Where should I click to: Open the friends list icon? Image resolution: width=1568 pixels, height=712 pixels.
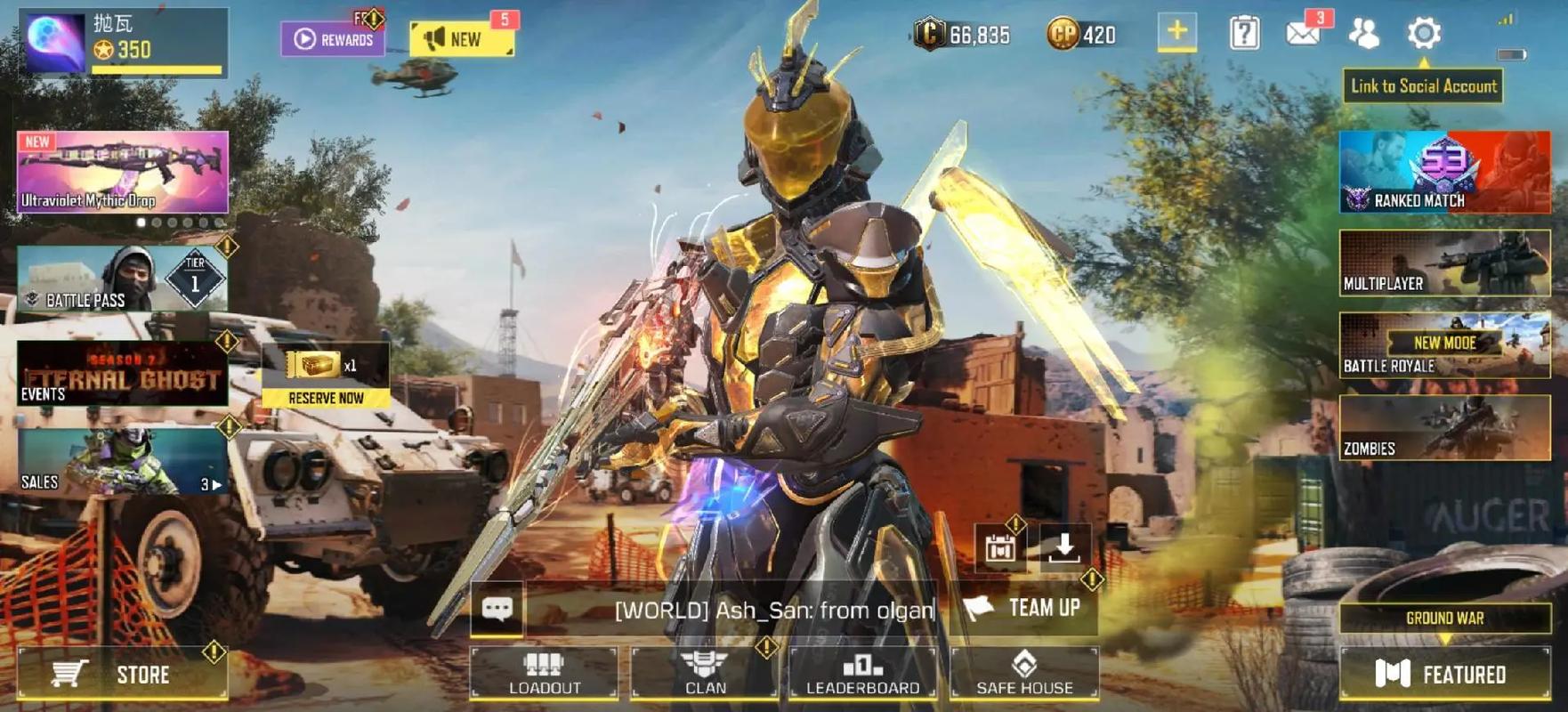point(1363,34)
